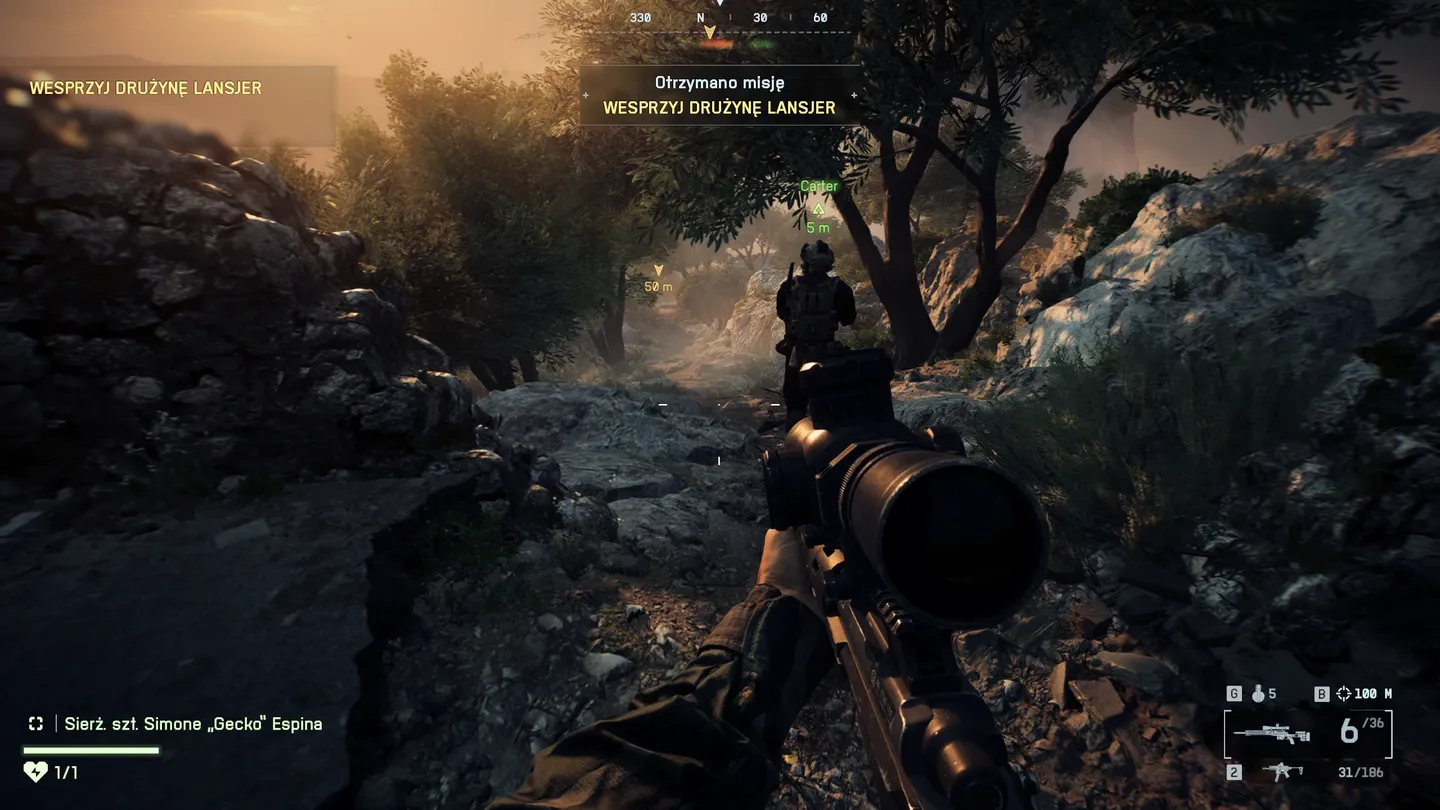Select the grenade icon
Viewport: 1440px width, 810px height.
tap(1258, 693)
